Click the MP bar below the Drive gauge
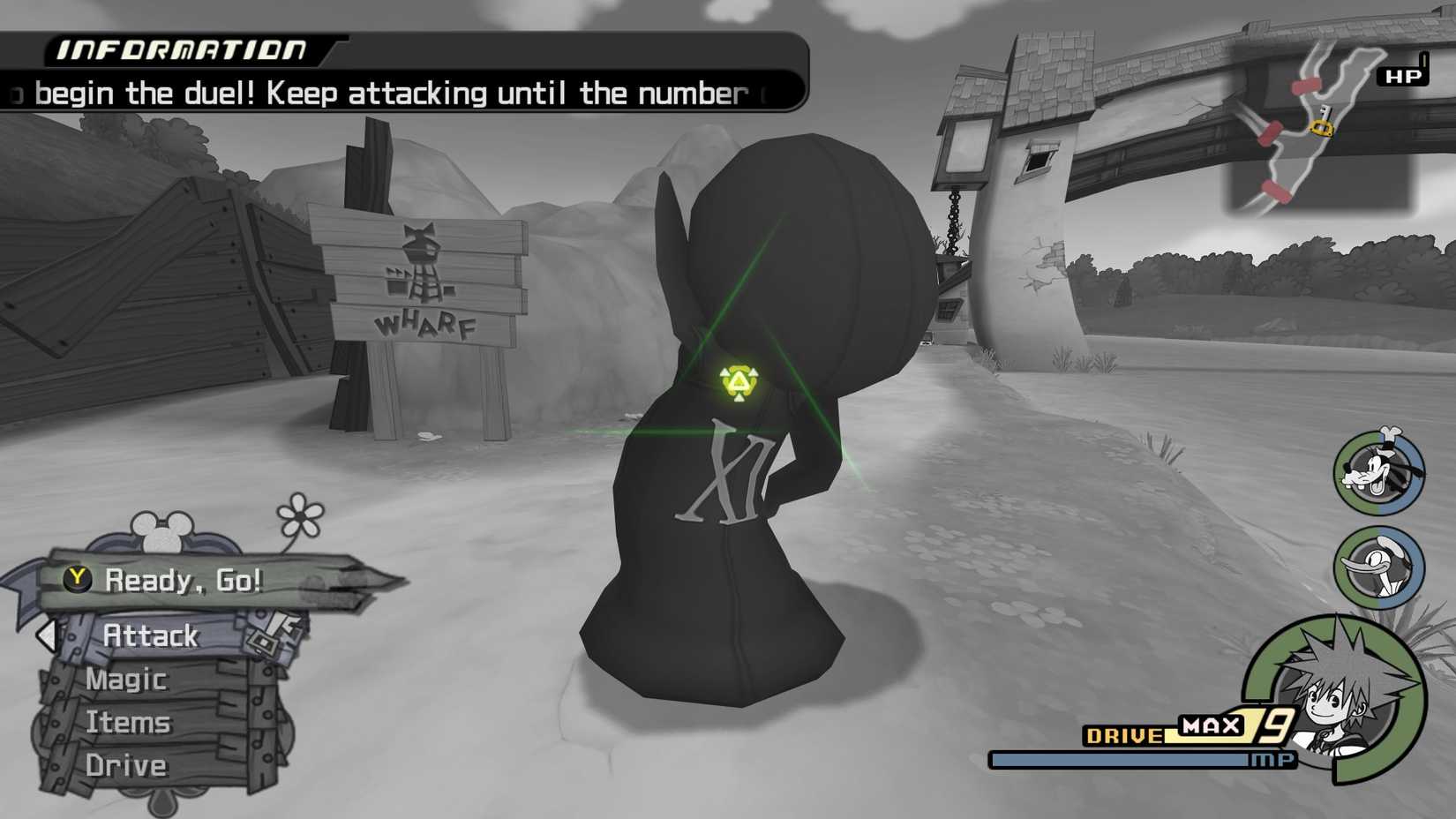 [1134, 757]
